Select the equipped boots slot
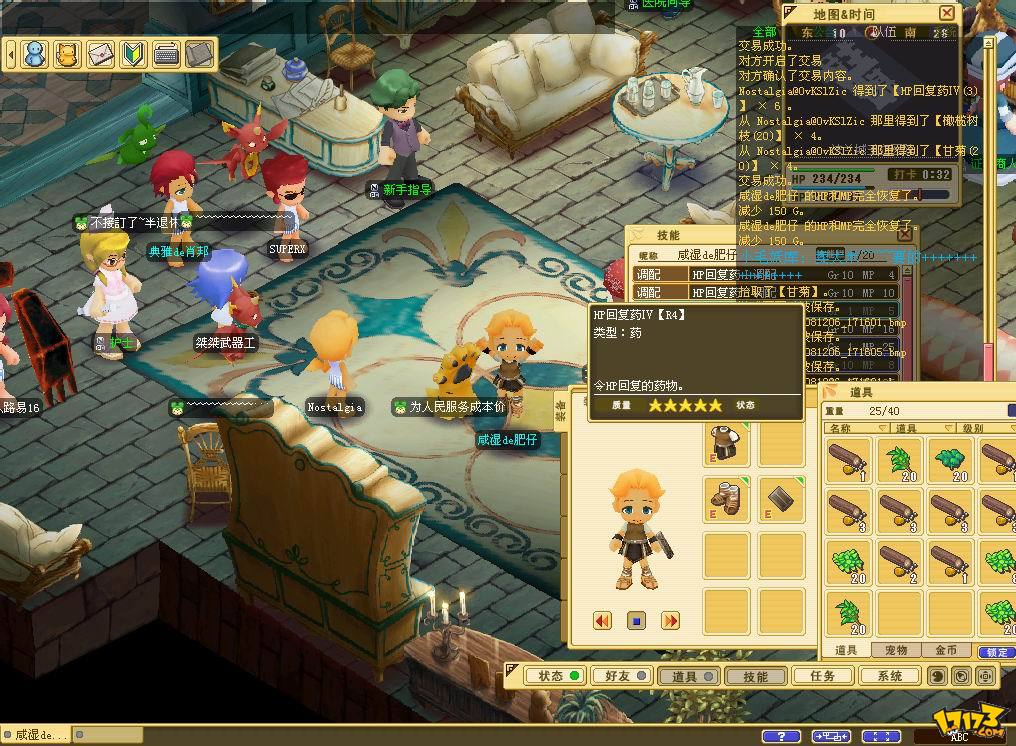 (726, 497)
